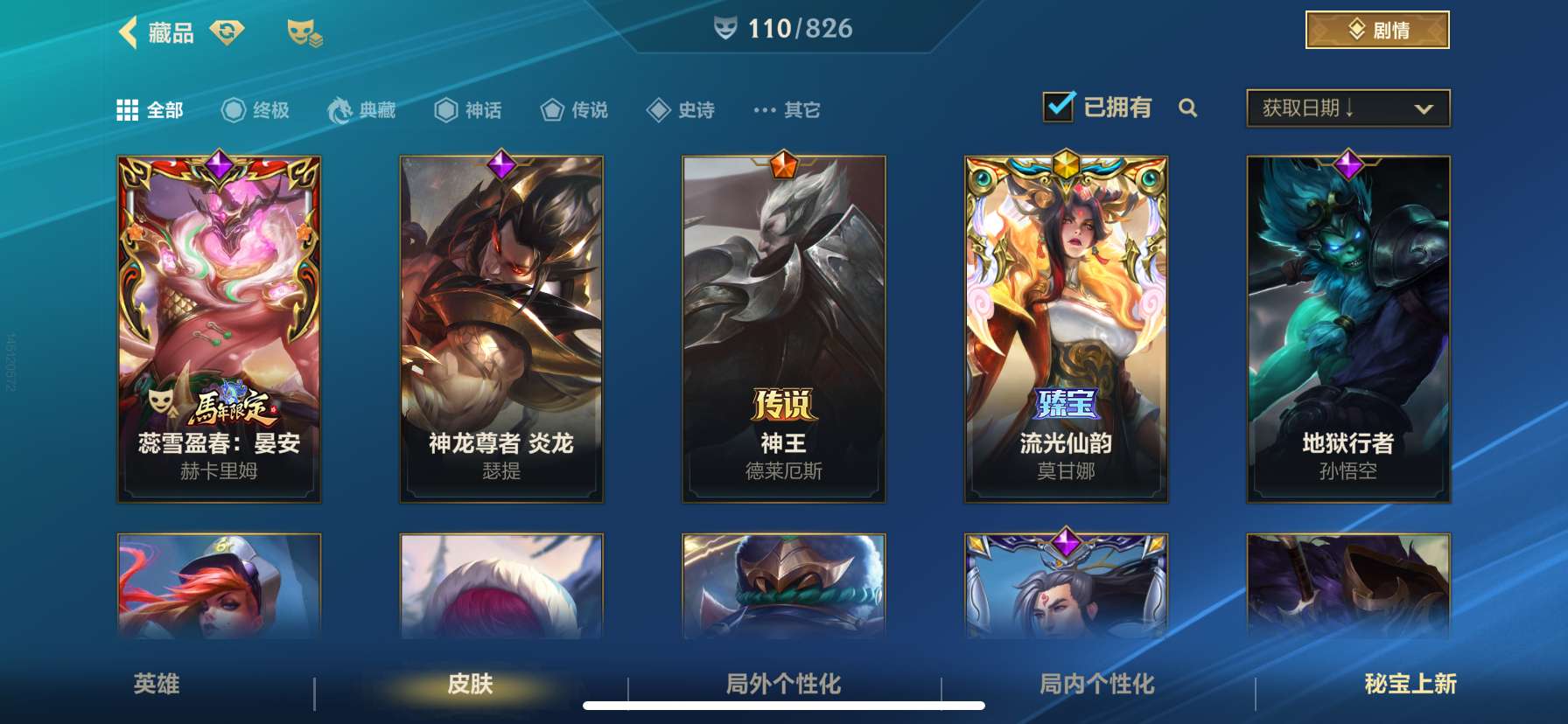
Task: Select the 传说 quality filter icon
Action: (x=552, y=108)
